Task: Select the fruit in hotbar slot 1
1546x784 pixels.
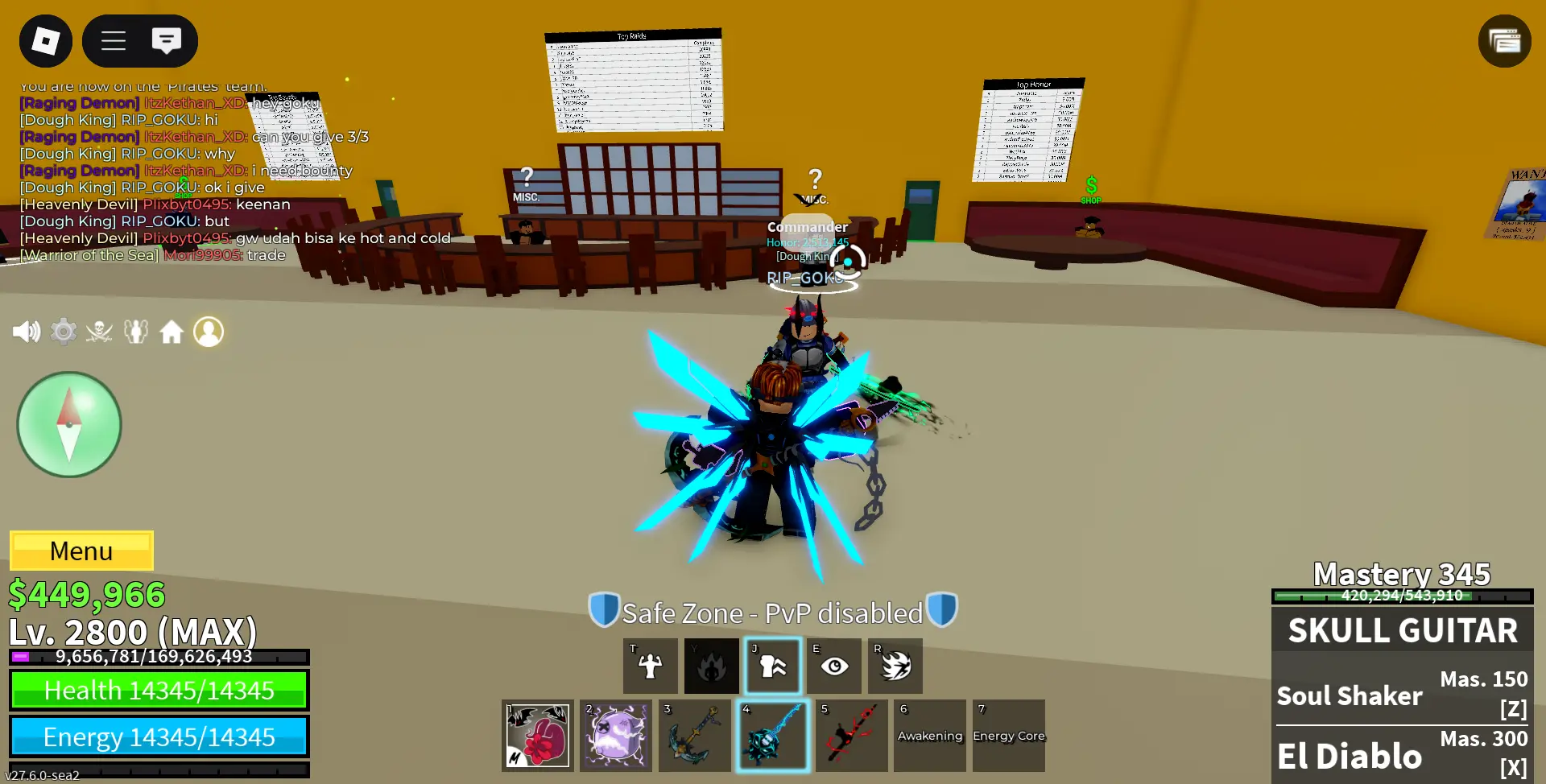Action: tap(537, 735)
